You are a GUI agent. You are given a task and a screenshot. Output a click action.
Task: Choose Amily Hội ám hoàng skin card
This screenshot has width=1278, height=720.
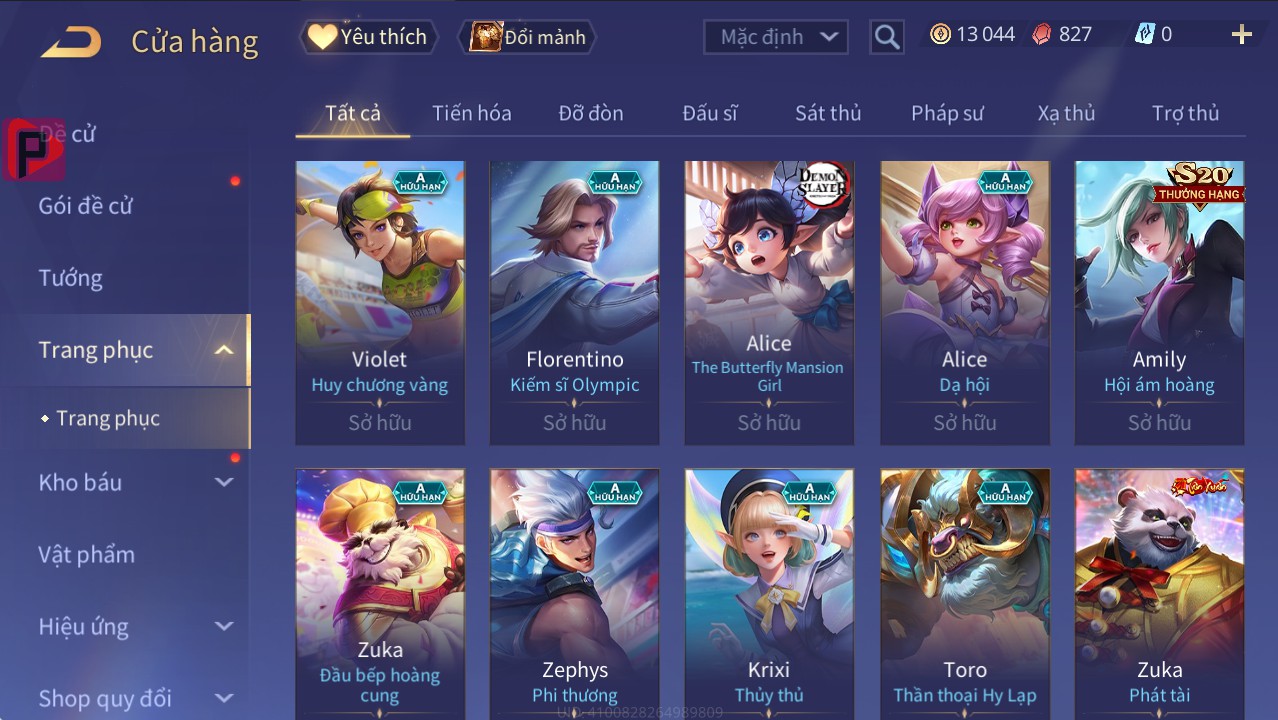[1159, 302]
